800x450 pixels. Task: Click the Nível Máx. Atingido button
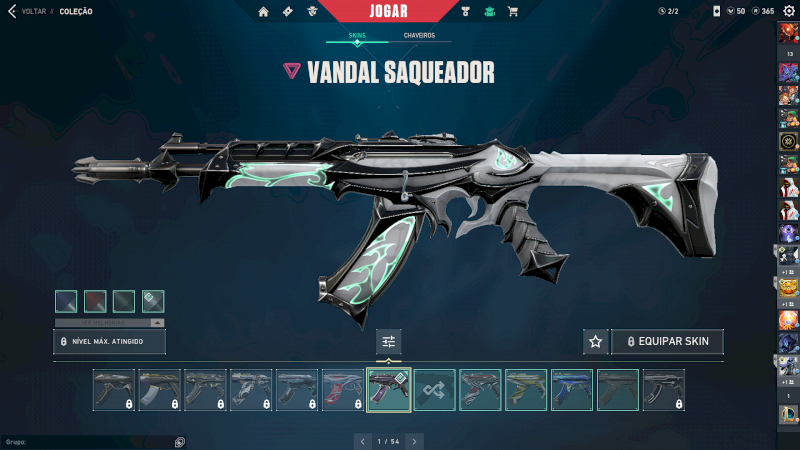tap(109, 342)
